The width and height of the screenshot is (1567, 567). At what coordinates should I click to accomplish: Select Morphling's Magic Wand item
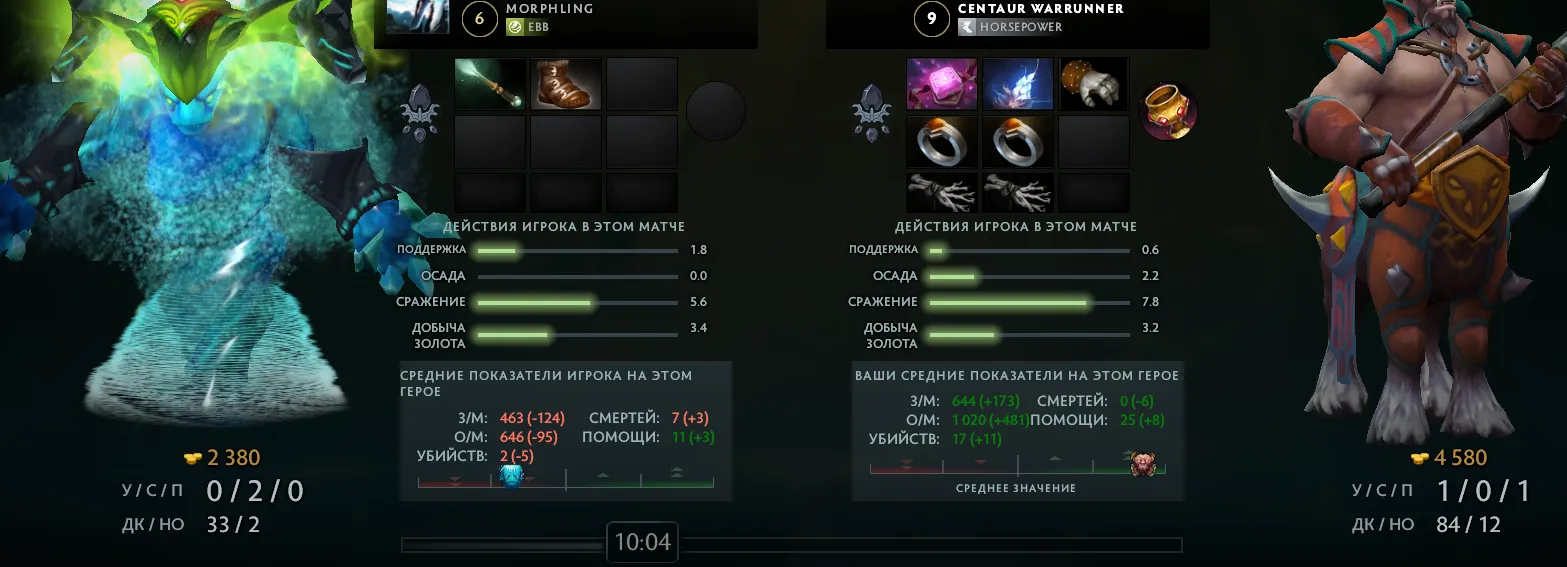tap(490, 84)
